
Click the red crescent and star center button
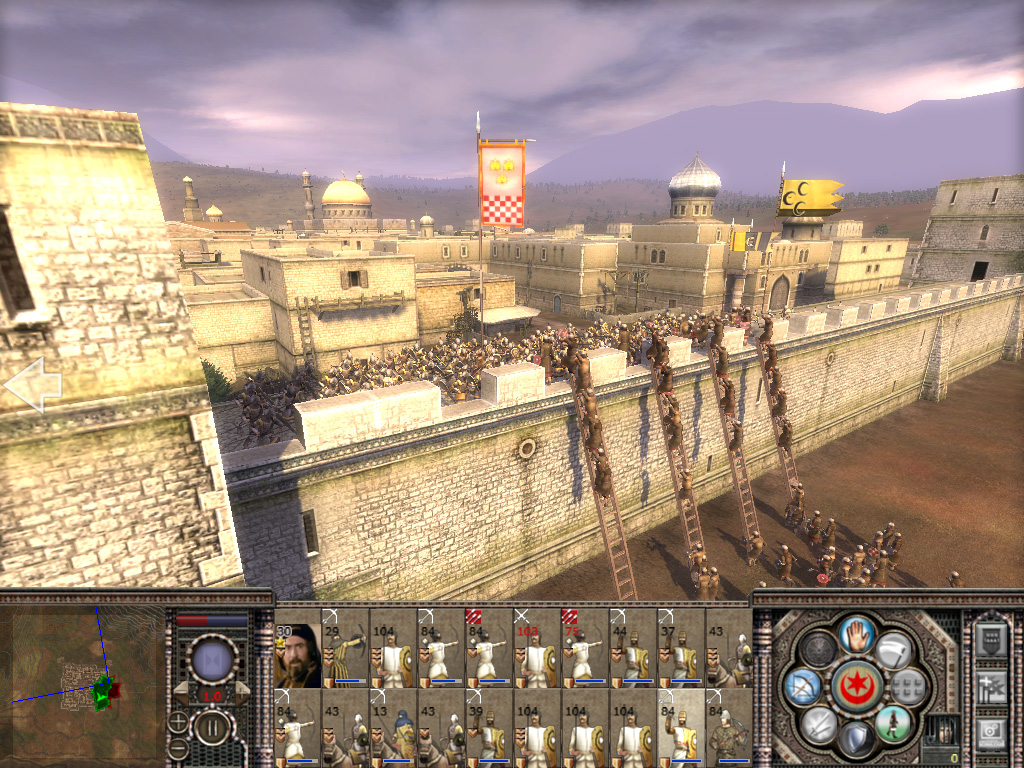[x=855, y=685]
